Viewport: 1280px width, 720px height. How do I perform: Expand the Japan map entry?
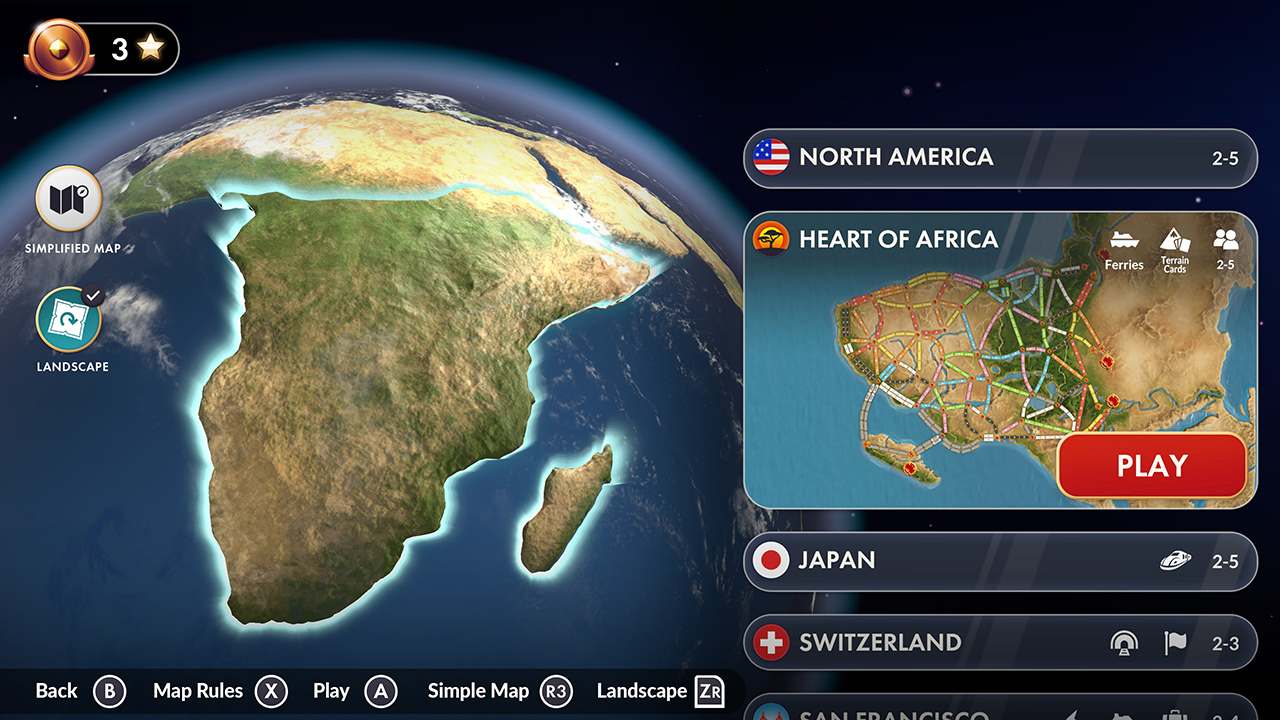[1000, 561]
